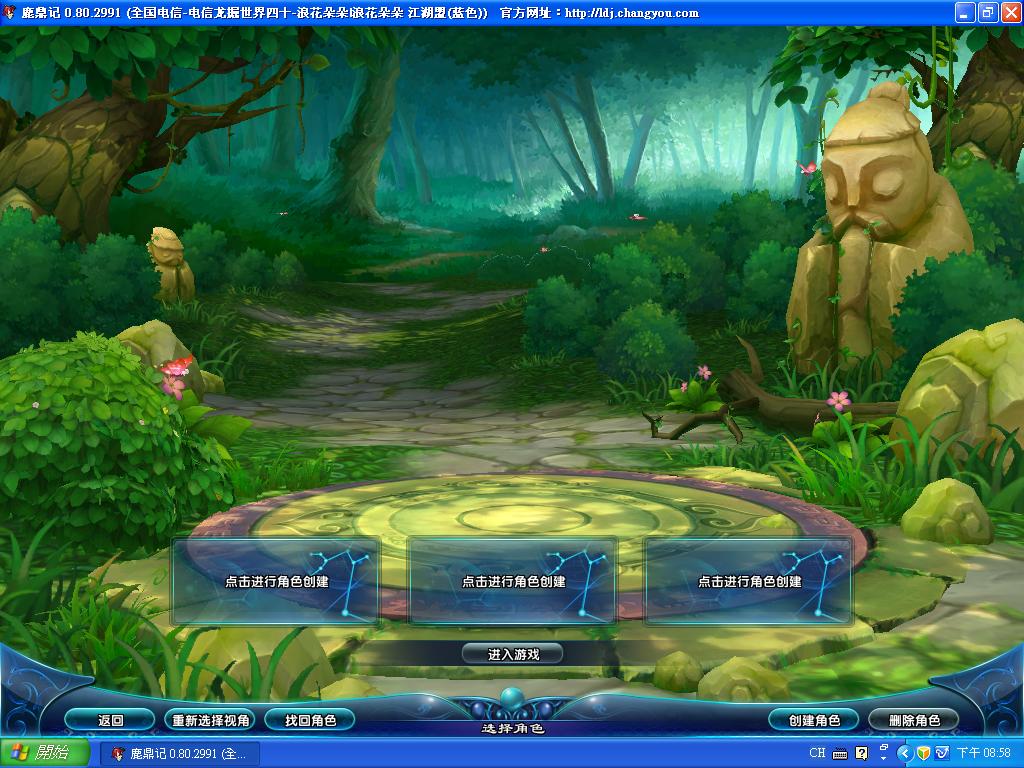Open 找回角色 character recovery

pos(310,720)
